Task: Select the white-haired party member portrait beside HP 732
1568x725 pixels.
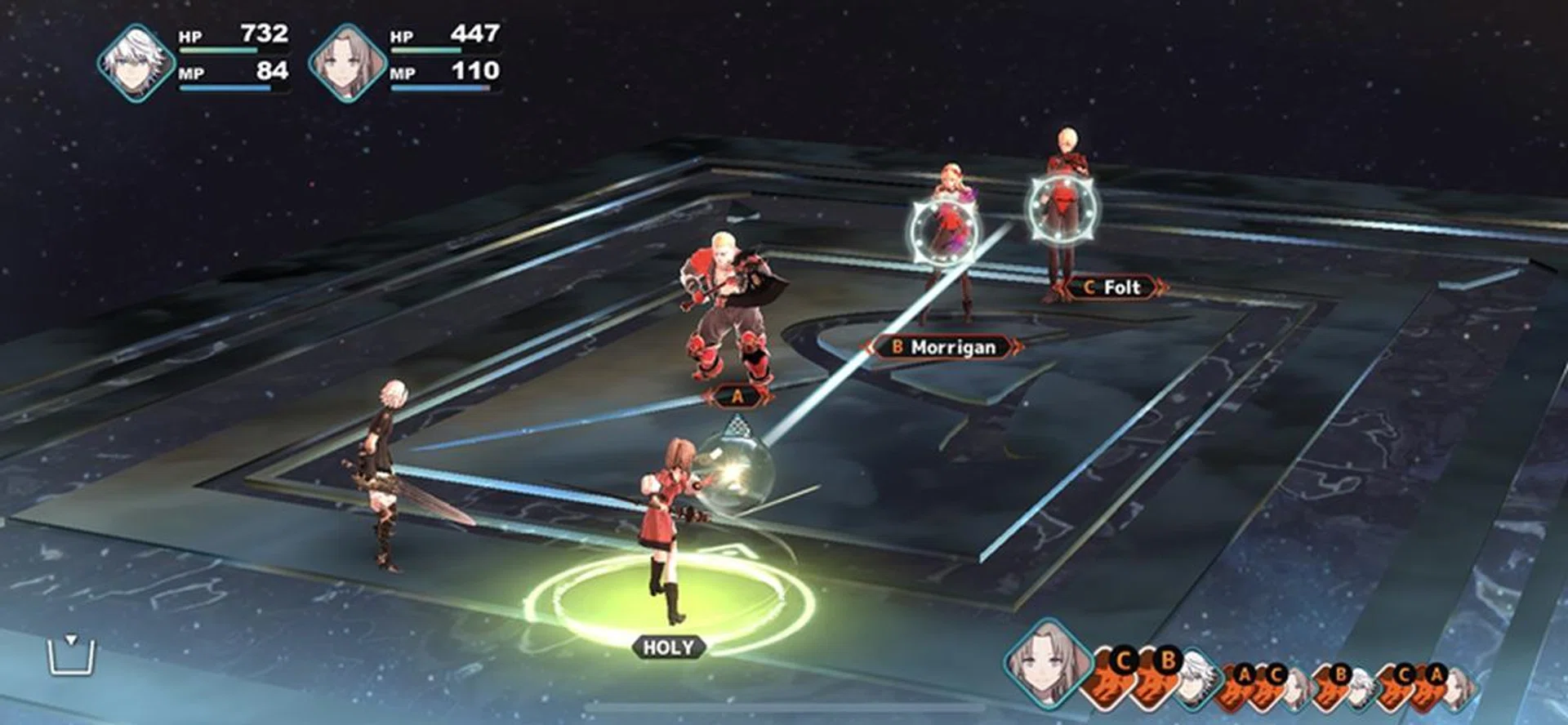Action: point(136,62)
